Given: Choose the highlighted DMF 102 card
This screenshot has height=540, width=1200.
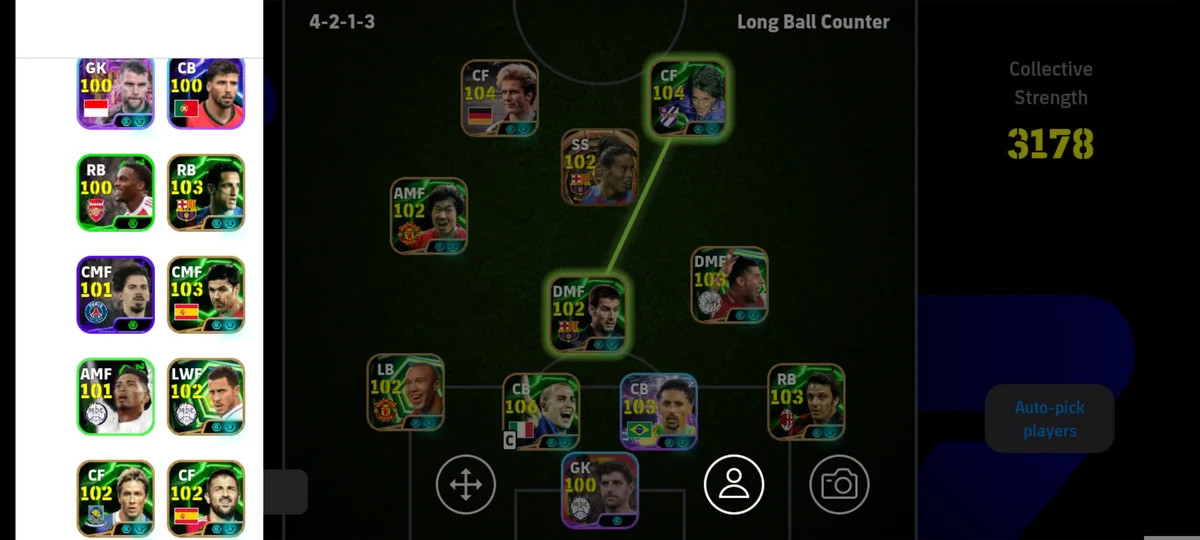Looking at the screenshot, I should click(588, 314).
